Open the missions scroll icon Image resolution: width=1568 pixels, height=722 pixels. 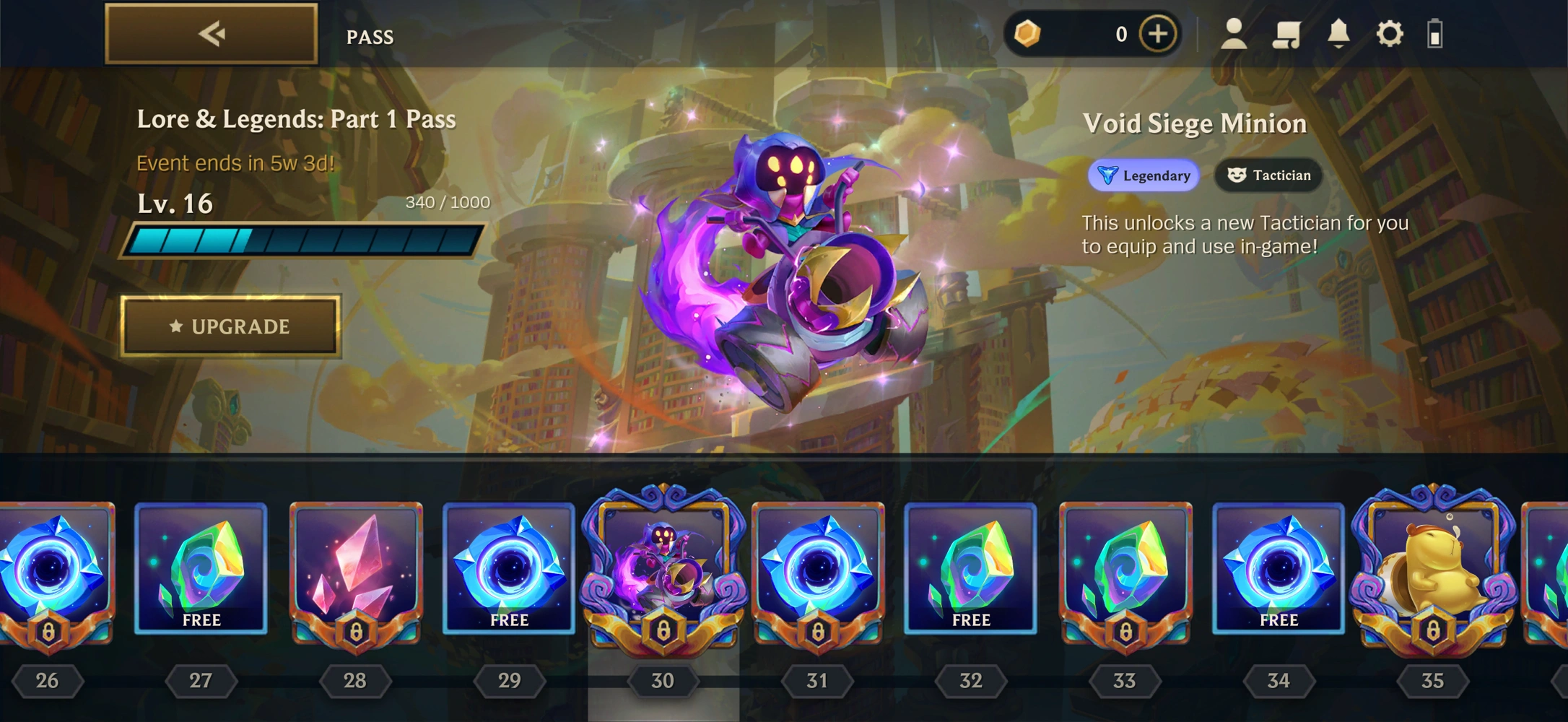pos(1286,34)
